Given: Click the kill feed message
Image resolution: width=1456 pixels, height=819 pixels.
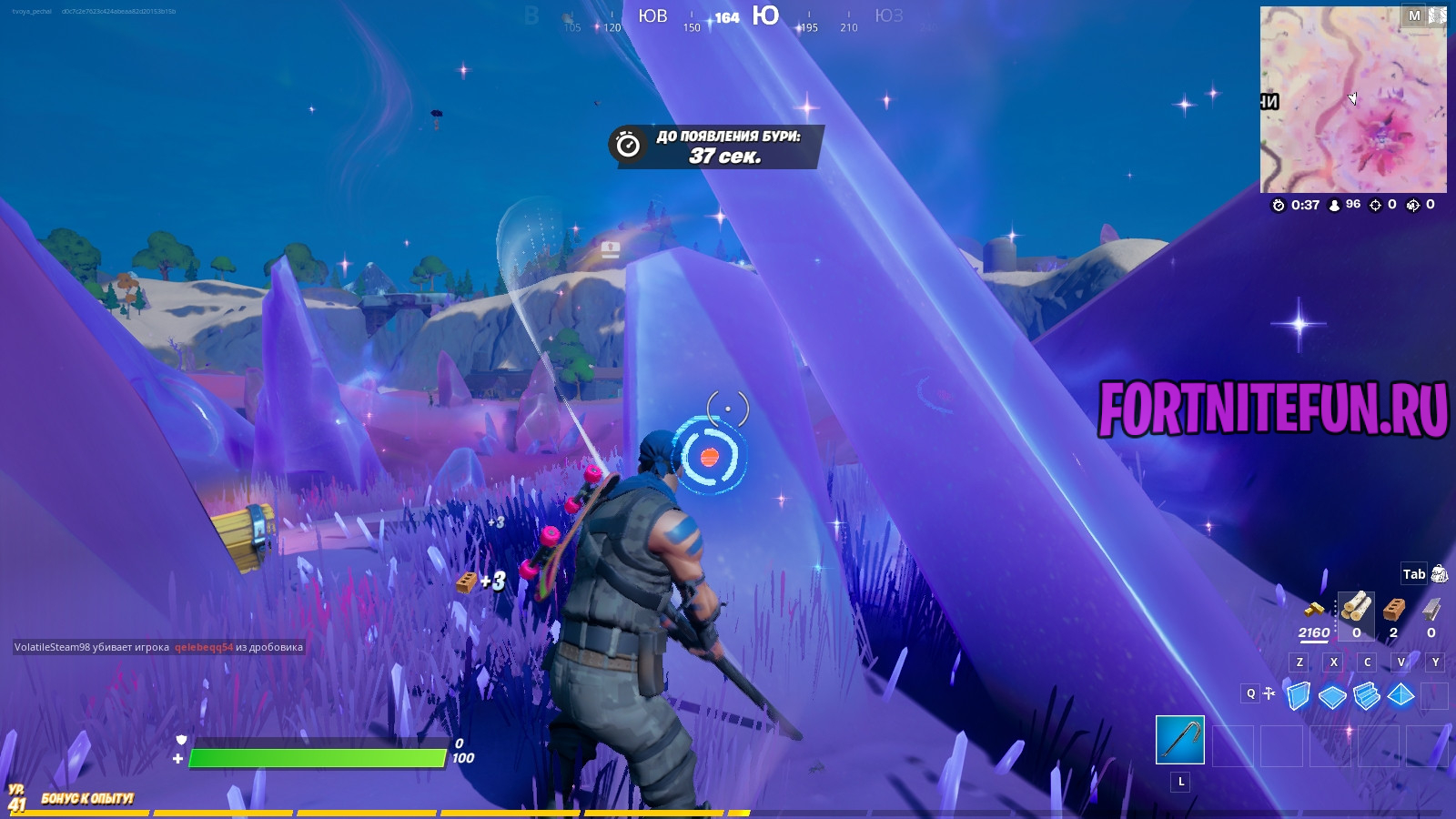Looking at the screenshot, I should click(158, 647).
